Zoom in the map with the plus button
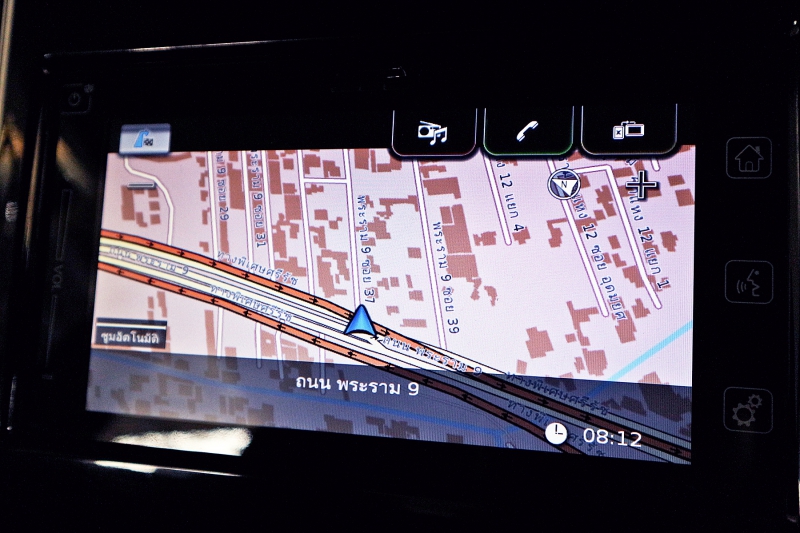The image size is (800, 533). coord(641,184)
